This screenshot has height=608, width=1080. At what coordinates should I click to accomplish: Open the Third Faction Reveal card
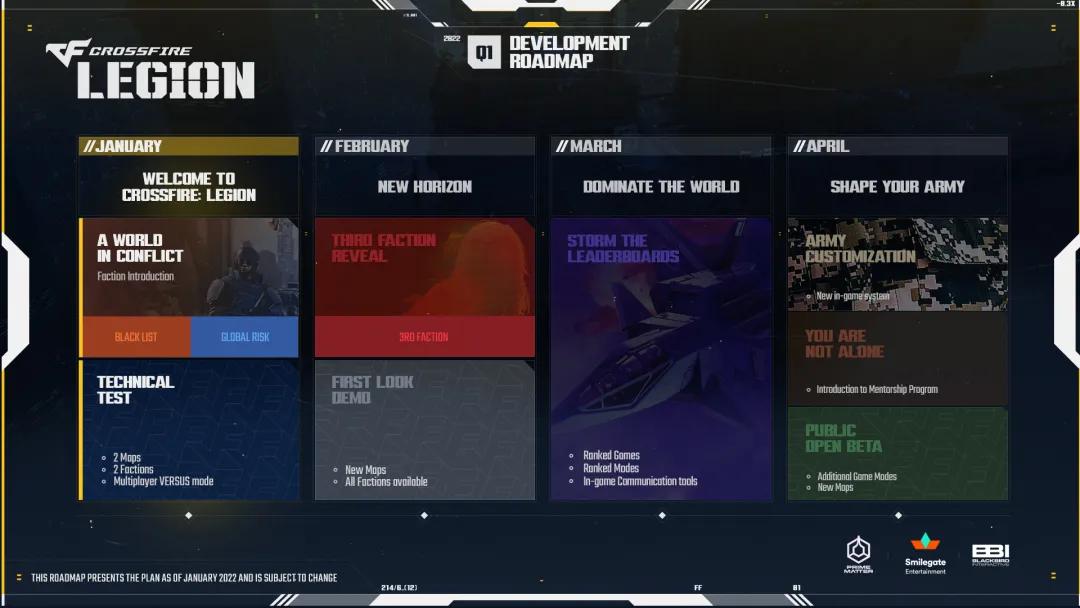click(x=425, y=266)
